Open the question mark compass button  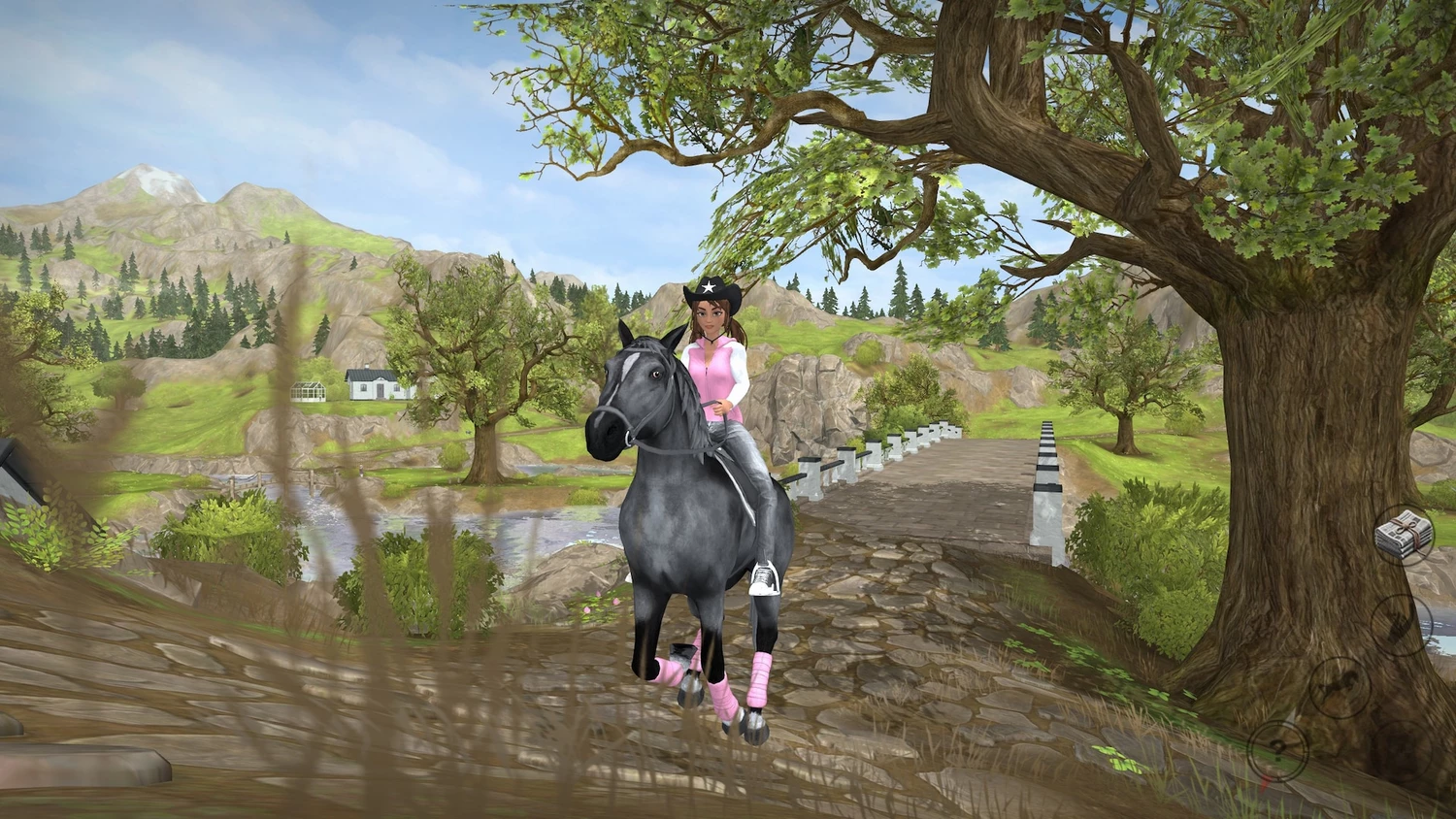1278,751
